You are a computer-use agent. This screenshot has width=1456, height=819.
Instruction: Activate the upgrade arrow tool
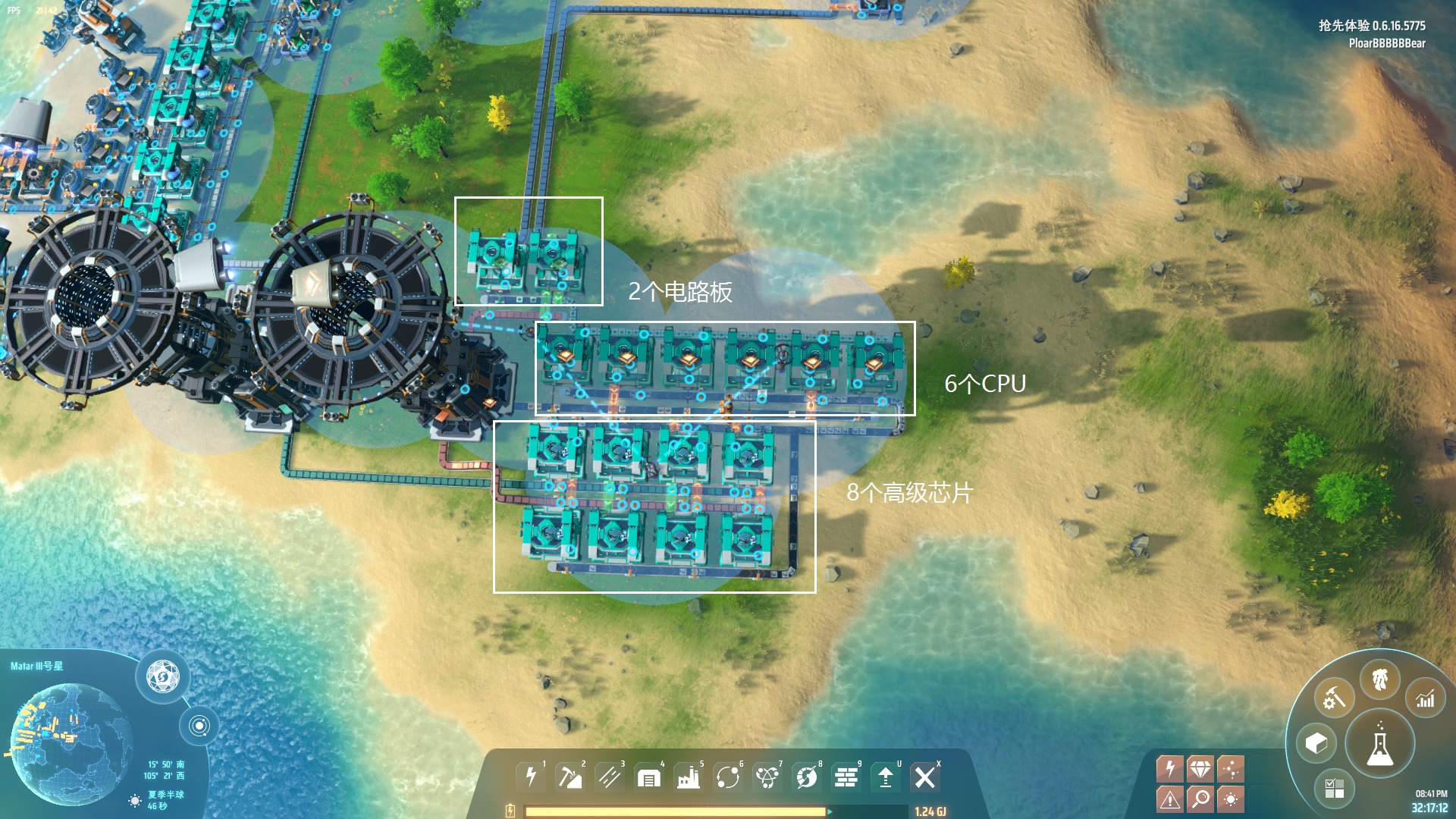pyautogui.click(x=885, y=777)
